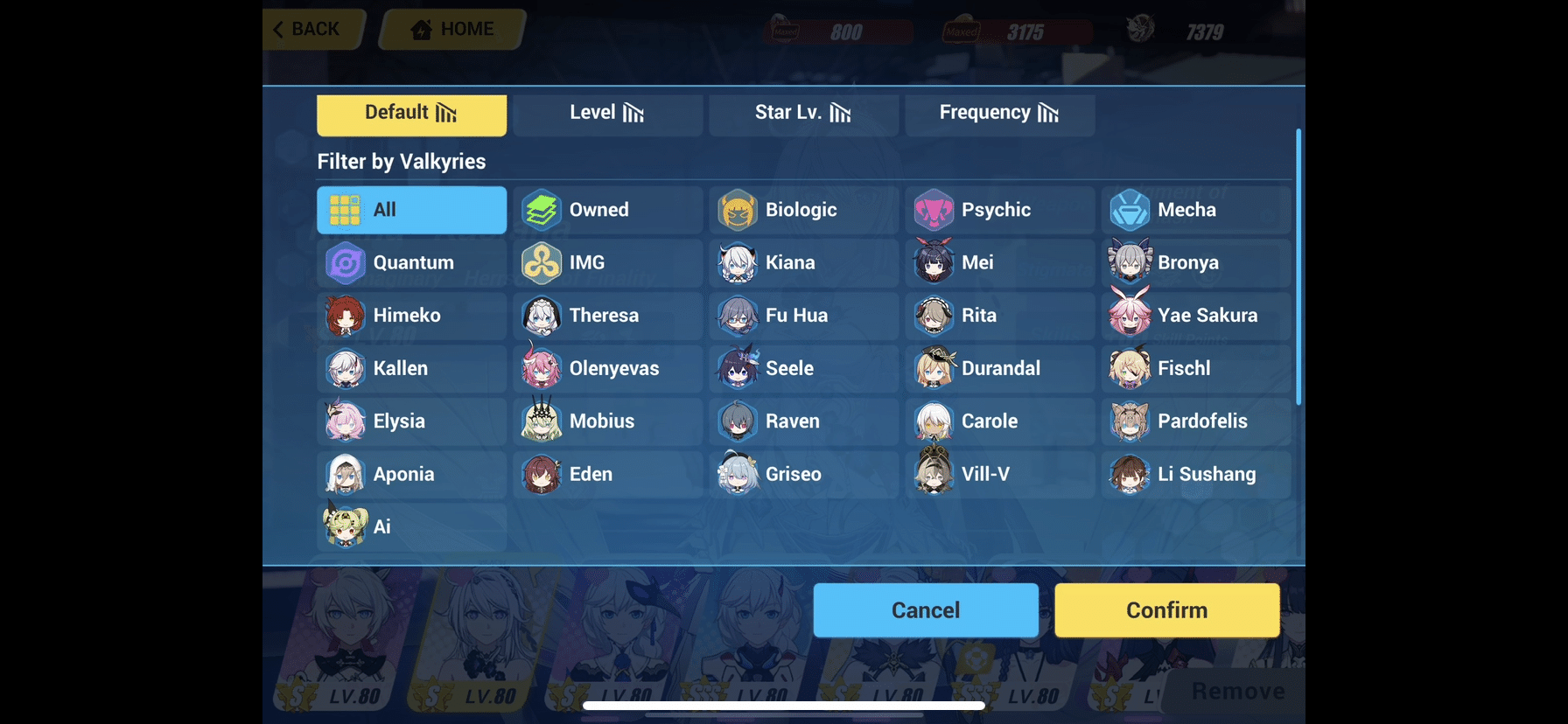Click the Remove button on bottom right
This screenshot has width=1568, height=724.
(x=1236, y=691)
